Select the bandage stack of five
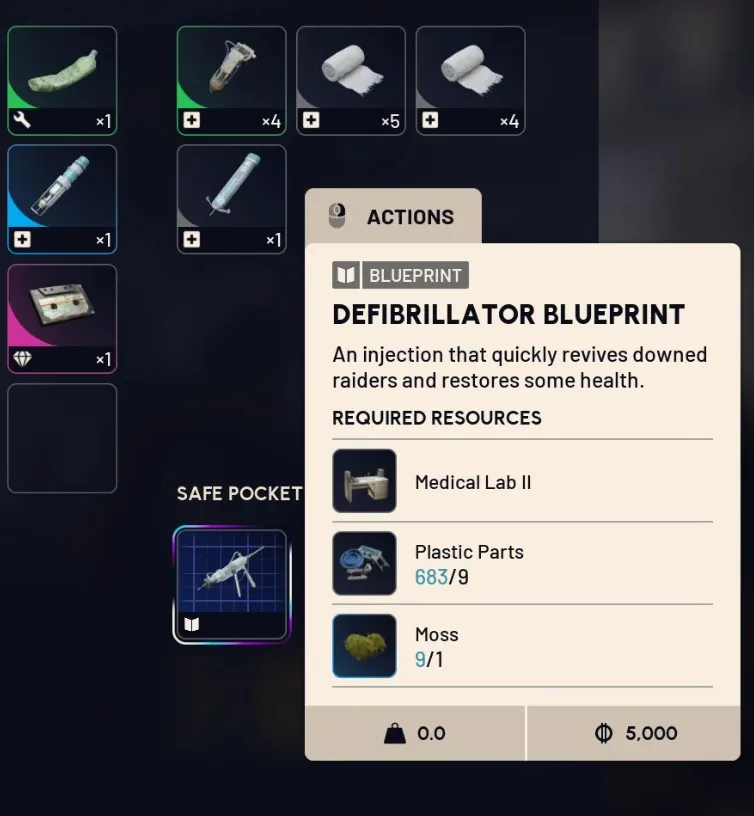754x816 pixels. (351, 80)
